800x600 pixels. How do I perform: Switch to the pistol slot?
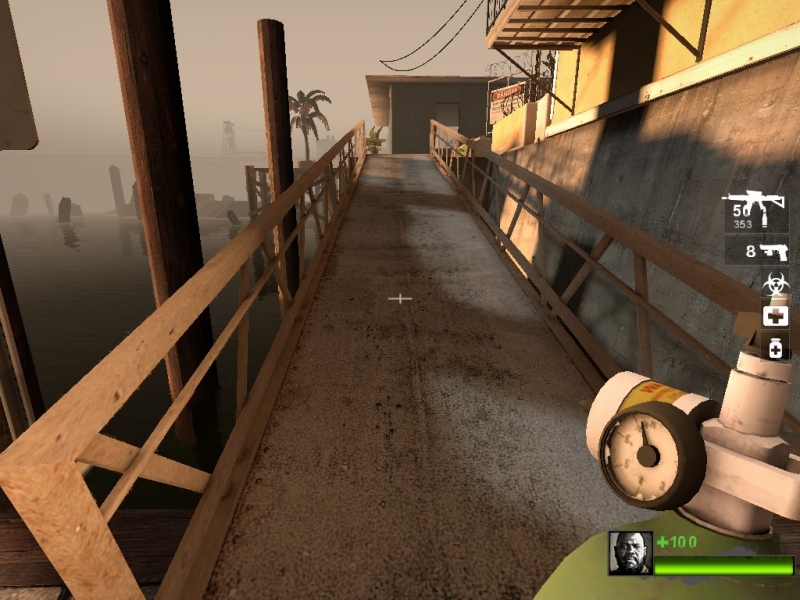click(766, 252)
